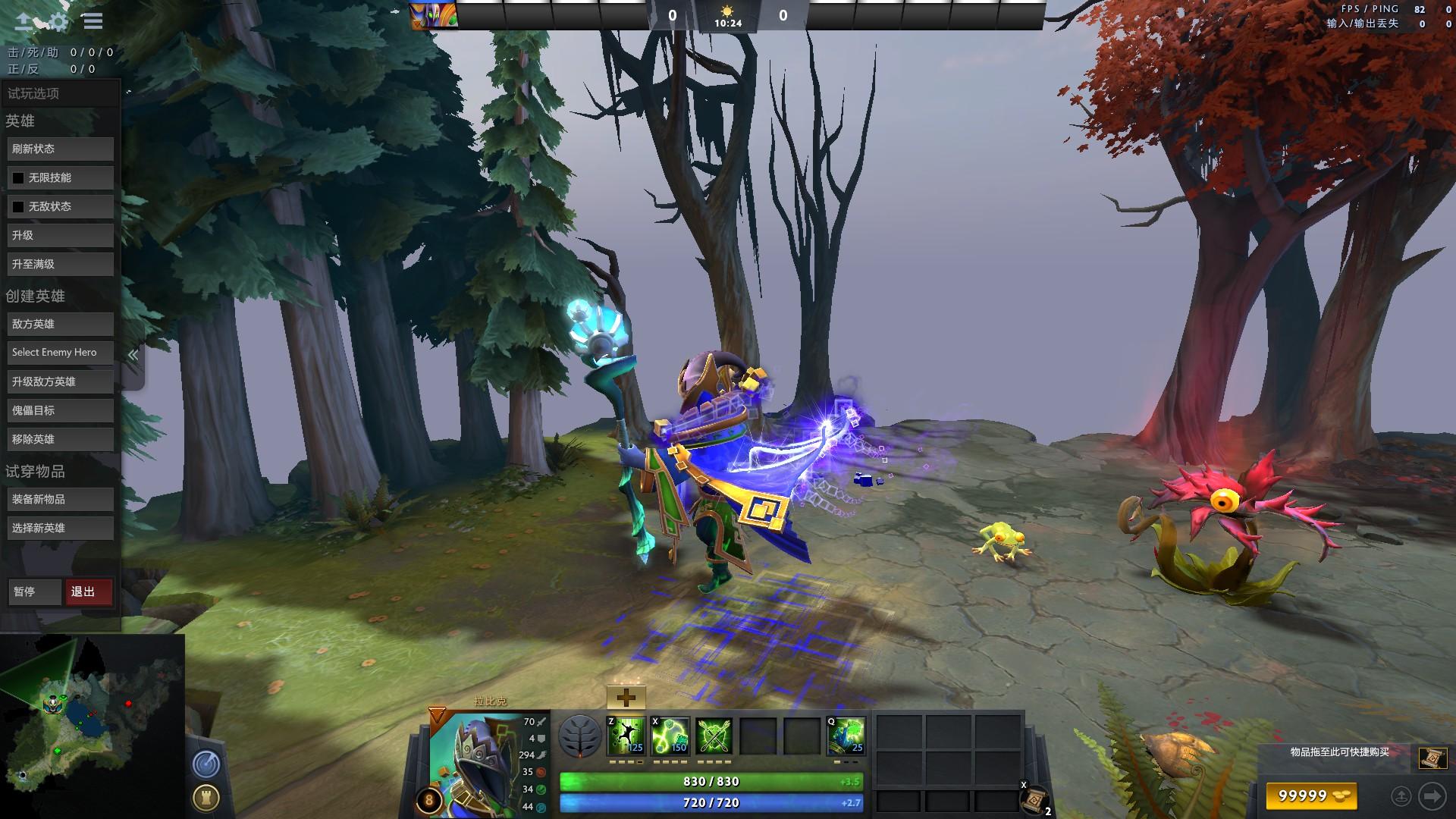
Task: Create a 傀儡目标 dummy target
Action: click(x=61, y=410)
